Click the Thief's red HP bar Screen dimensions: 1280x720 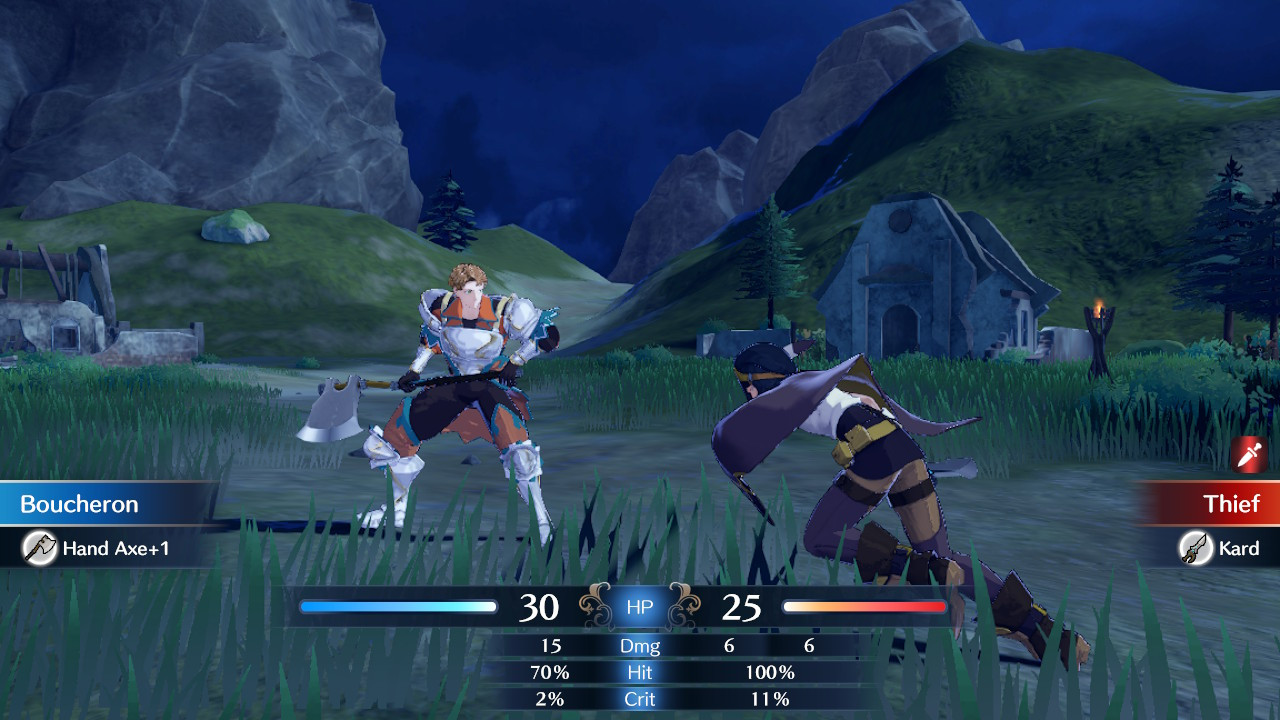coord(866,606)
